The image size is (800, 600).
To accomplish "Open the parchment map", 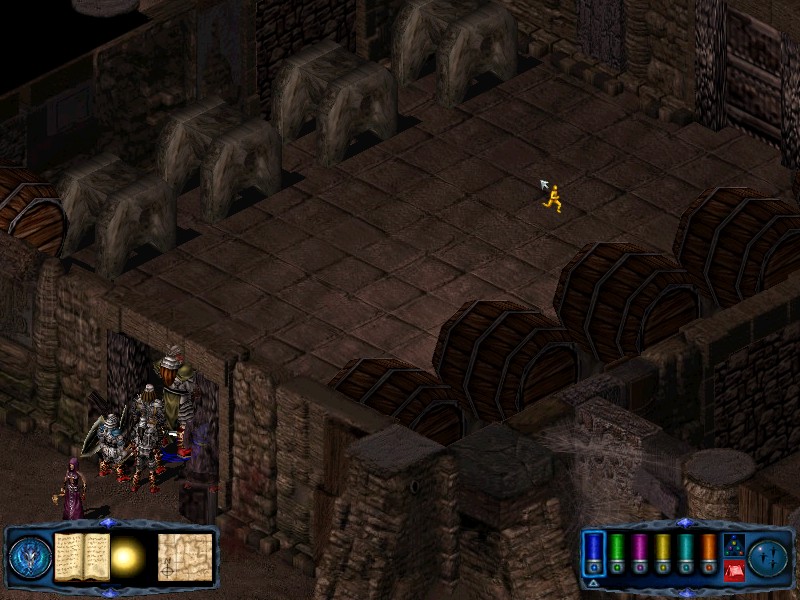I will click(185, 556).
